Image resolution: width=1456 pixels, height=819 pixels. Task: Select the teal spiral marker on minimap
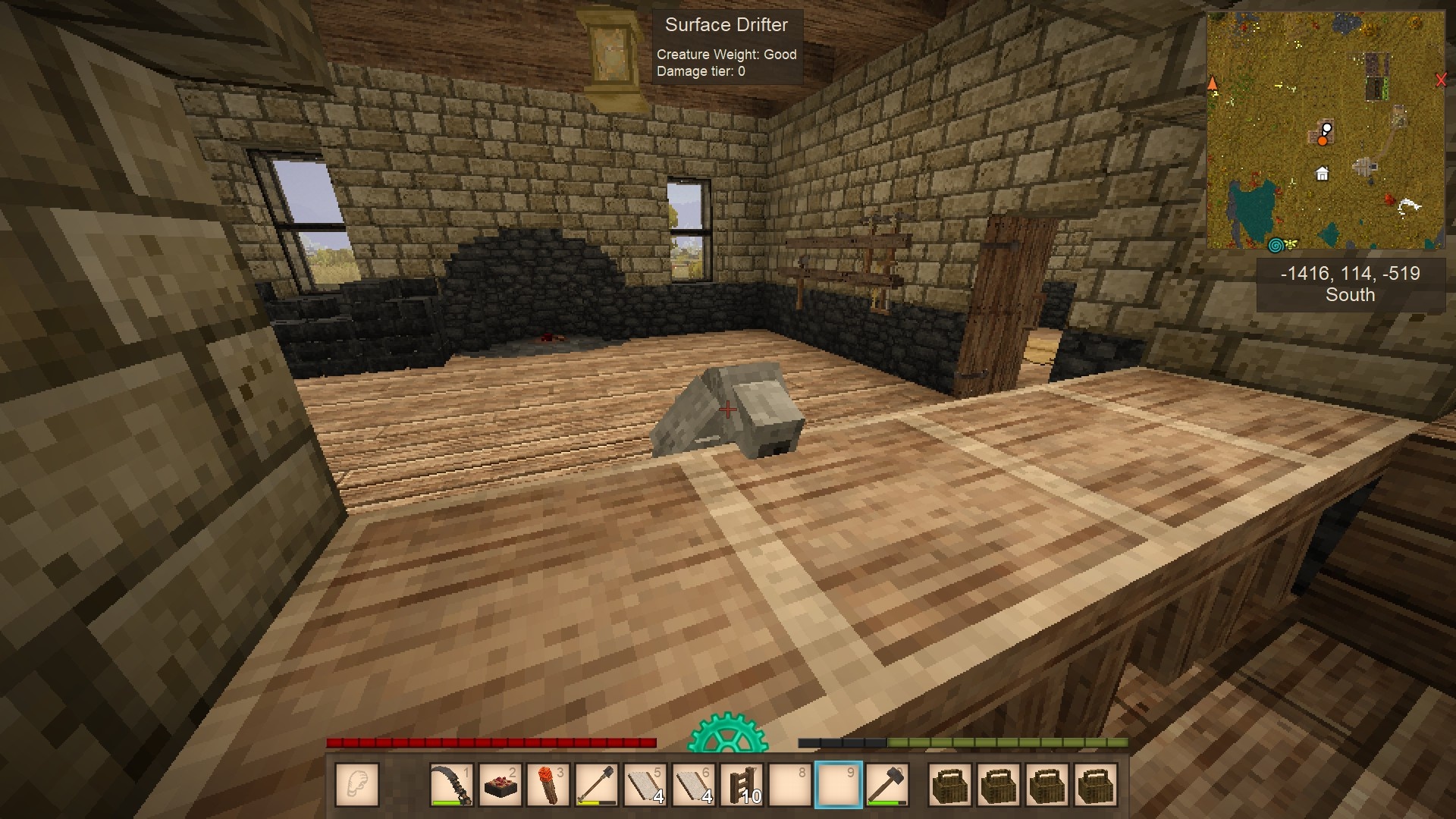[1276, 244]
